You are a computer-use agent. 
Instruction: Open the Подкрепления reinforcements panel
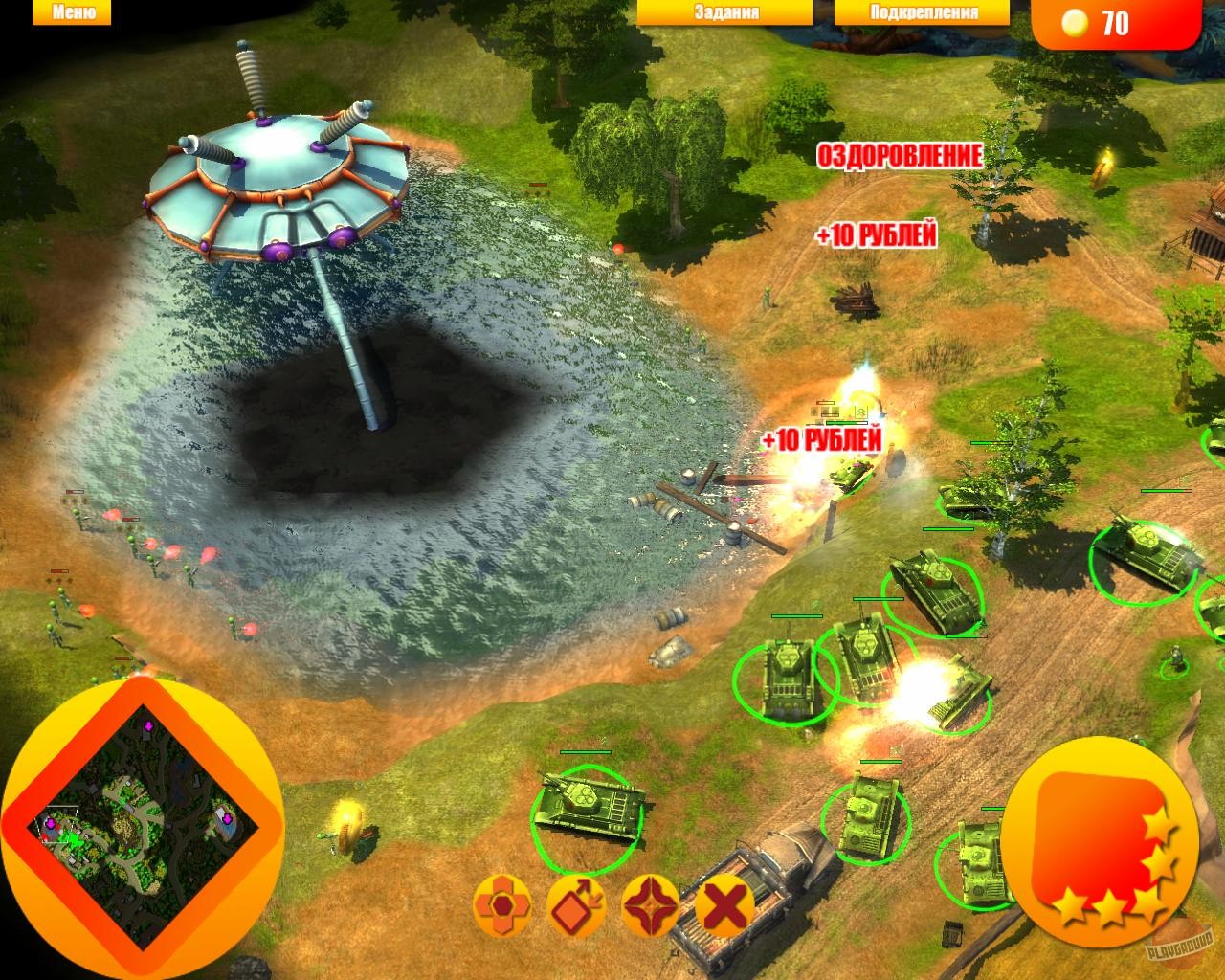tap(922, 12)
